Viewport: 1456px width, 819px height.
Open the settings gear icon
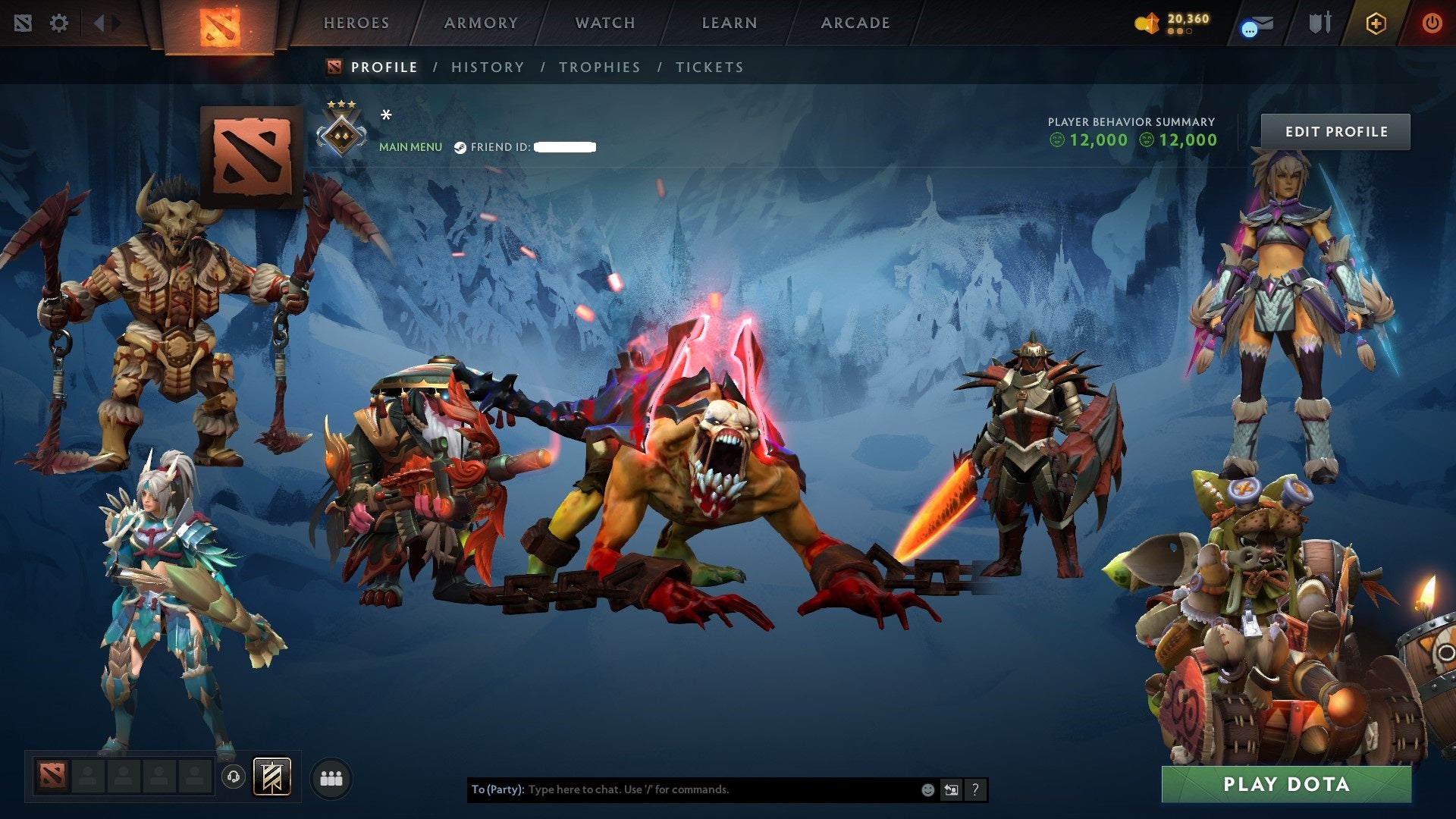pyautogui.click(x=59, y=23)
